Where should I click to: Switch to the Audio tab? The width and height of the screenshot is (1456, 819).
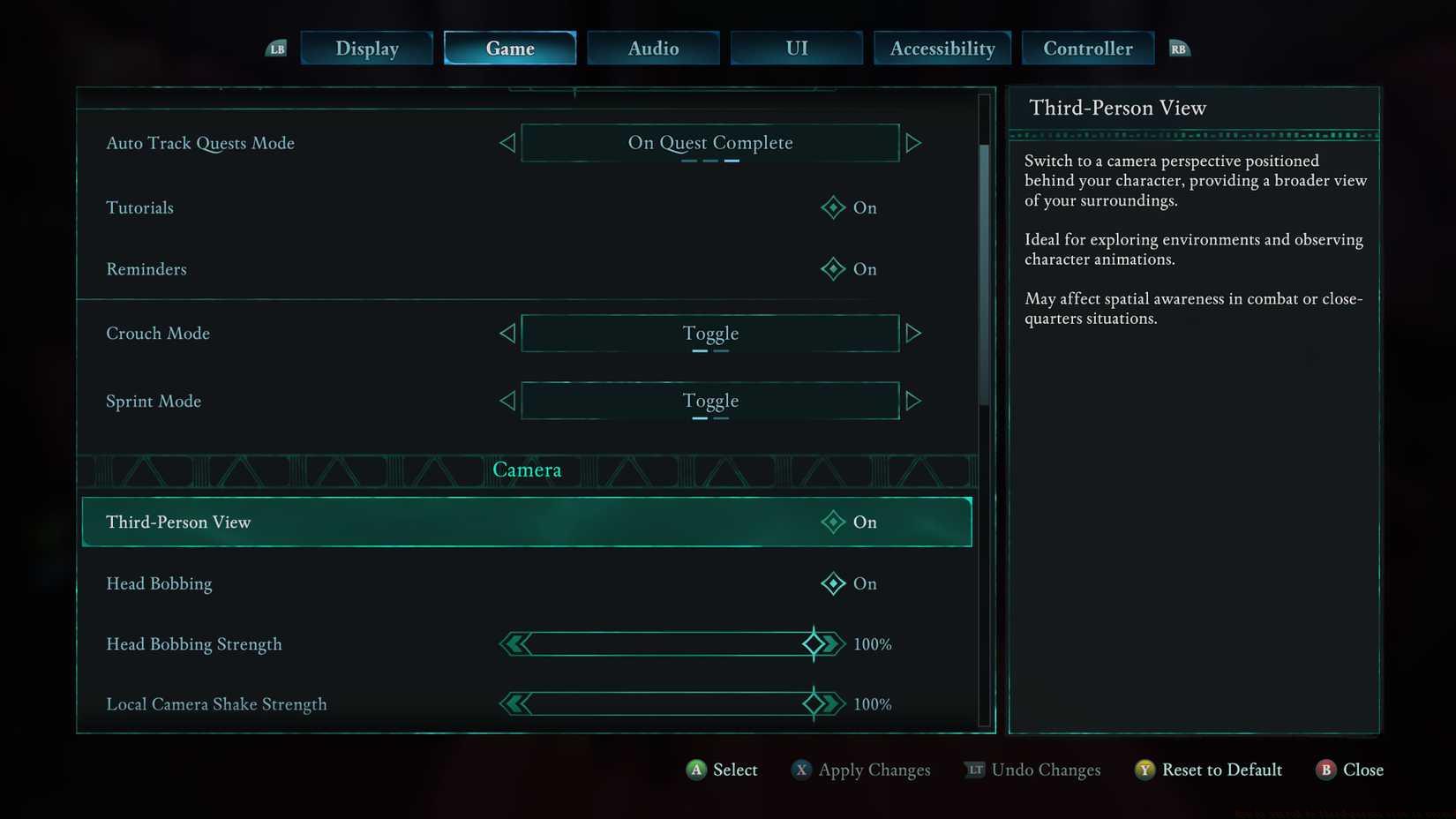653,49
